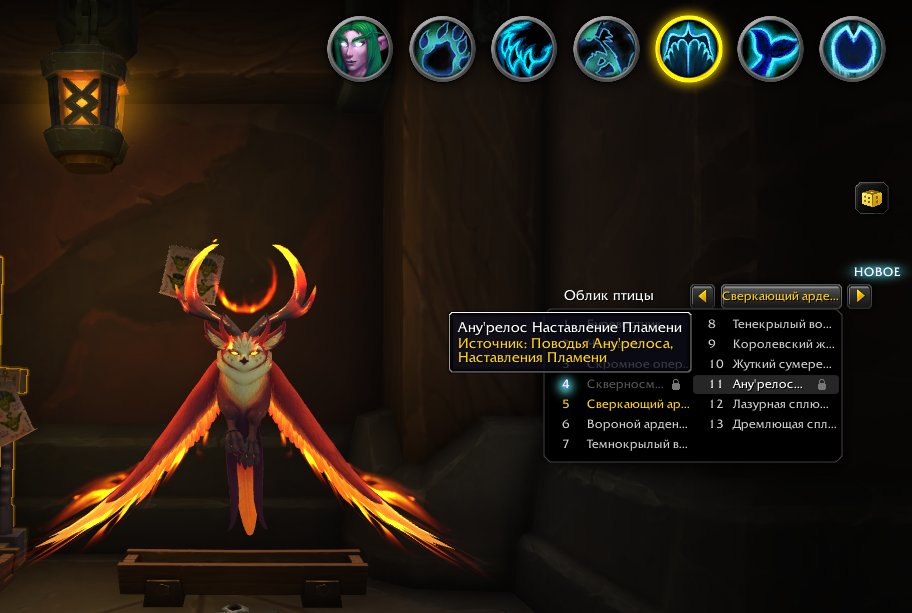Screen dimensions: 912x613
Task: Select the highlighted flight form wings icon
Action: (x=688, y=50)
